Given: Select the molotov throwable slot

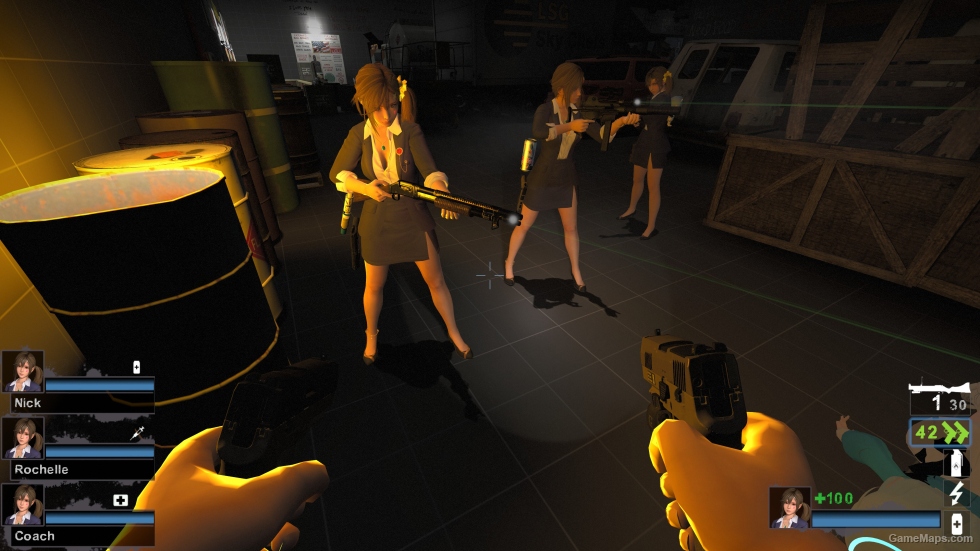Looking at the screenshot, I should [957, 463].
